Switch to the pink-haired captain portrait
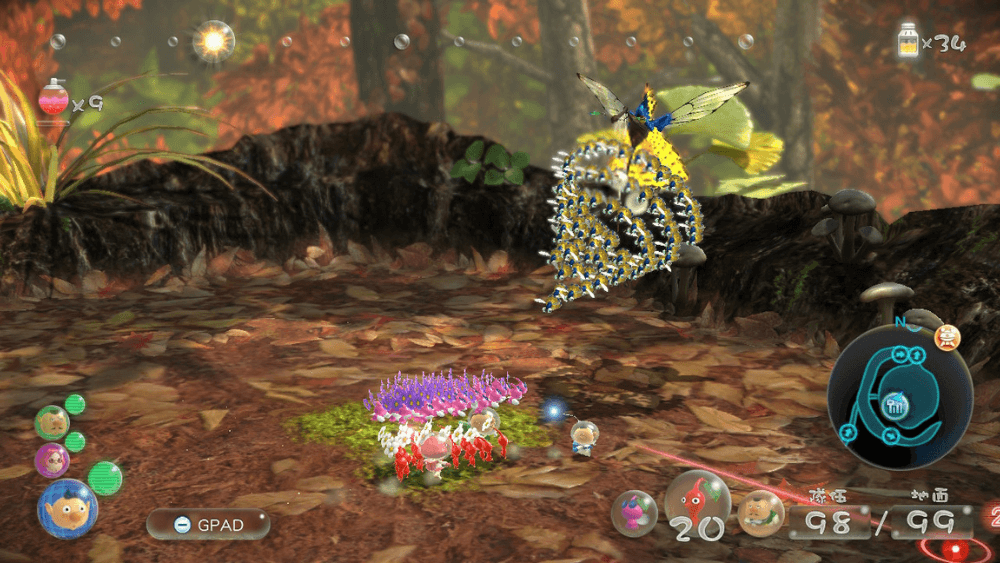The width and height of the screenshot is (1000, 563). (52, 461)
